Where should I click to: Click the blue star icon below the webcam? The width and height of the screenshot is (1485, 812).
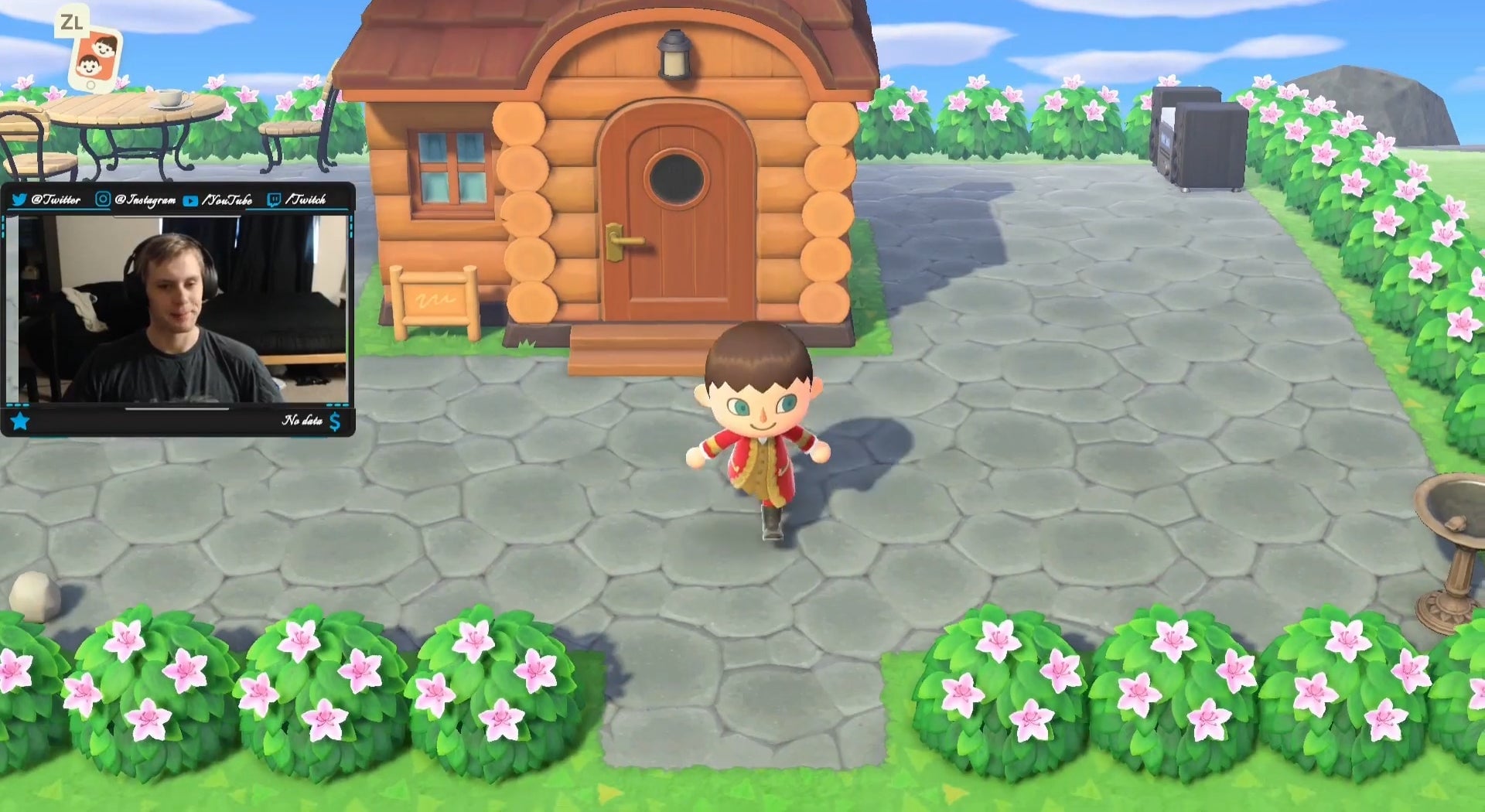coord(21,421)
